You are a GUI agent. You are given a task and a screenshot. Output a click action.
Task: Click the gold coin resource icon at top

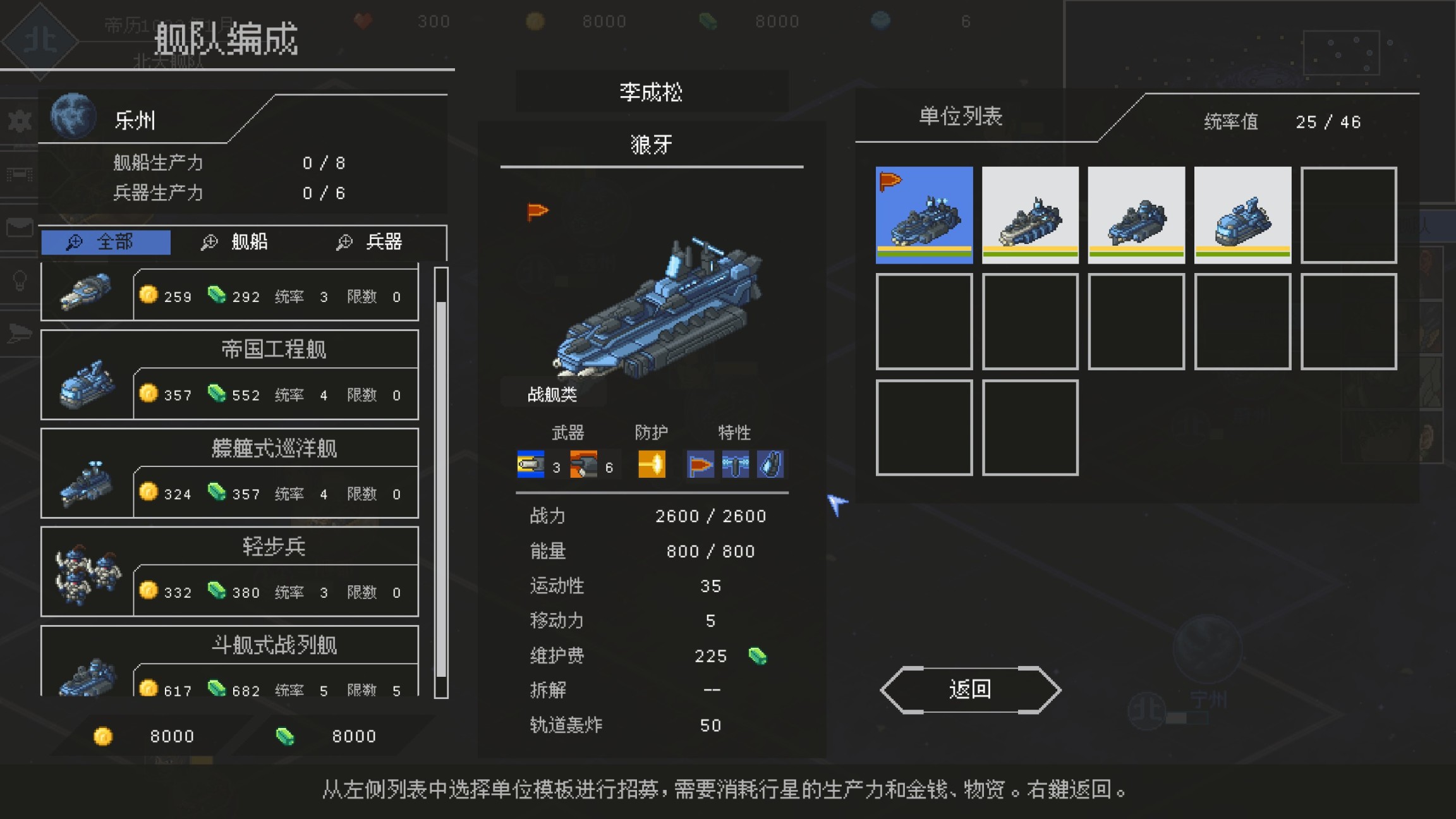click(535, 21)
